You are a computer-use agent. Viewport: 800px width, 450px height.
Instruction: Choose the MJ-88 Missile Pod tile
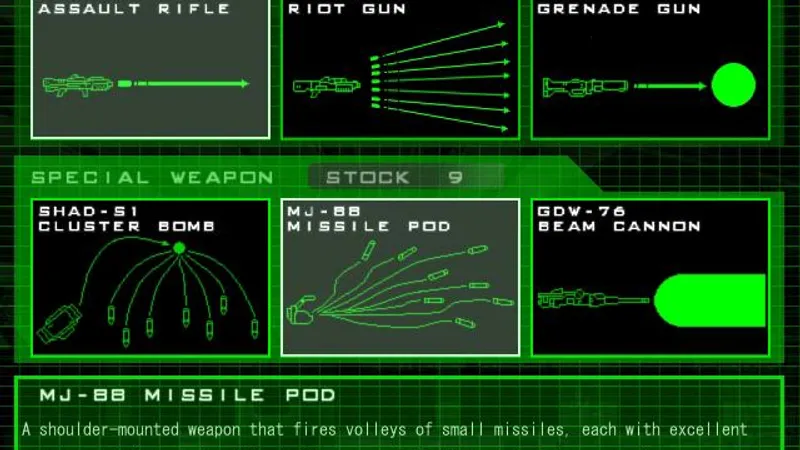tap(400, 278)
